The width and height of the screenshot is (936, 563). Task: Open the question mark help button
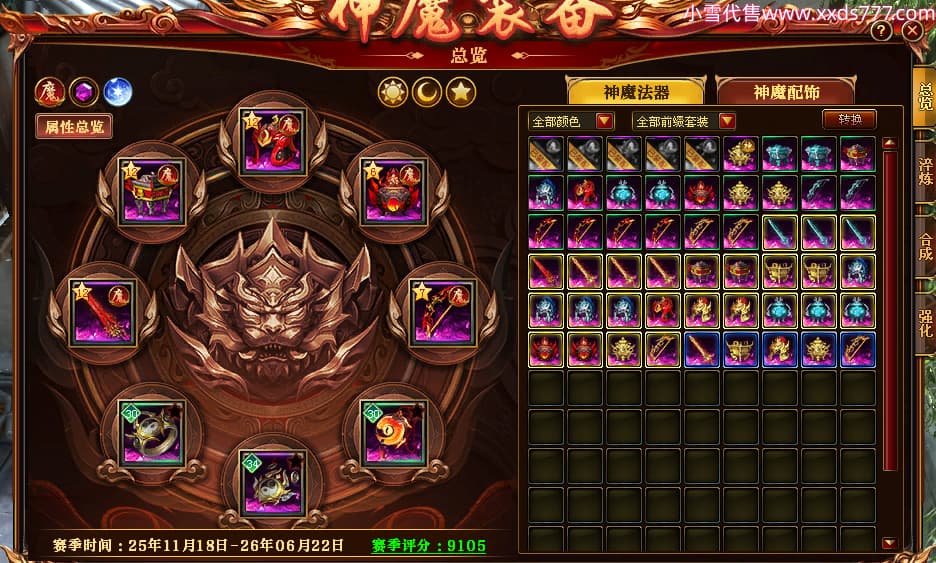881,31
